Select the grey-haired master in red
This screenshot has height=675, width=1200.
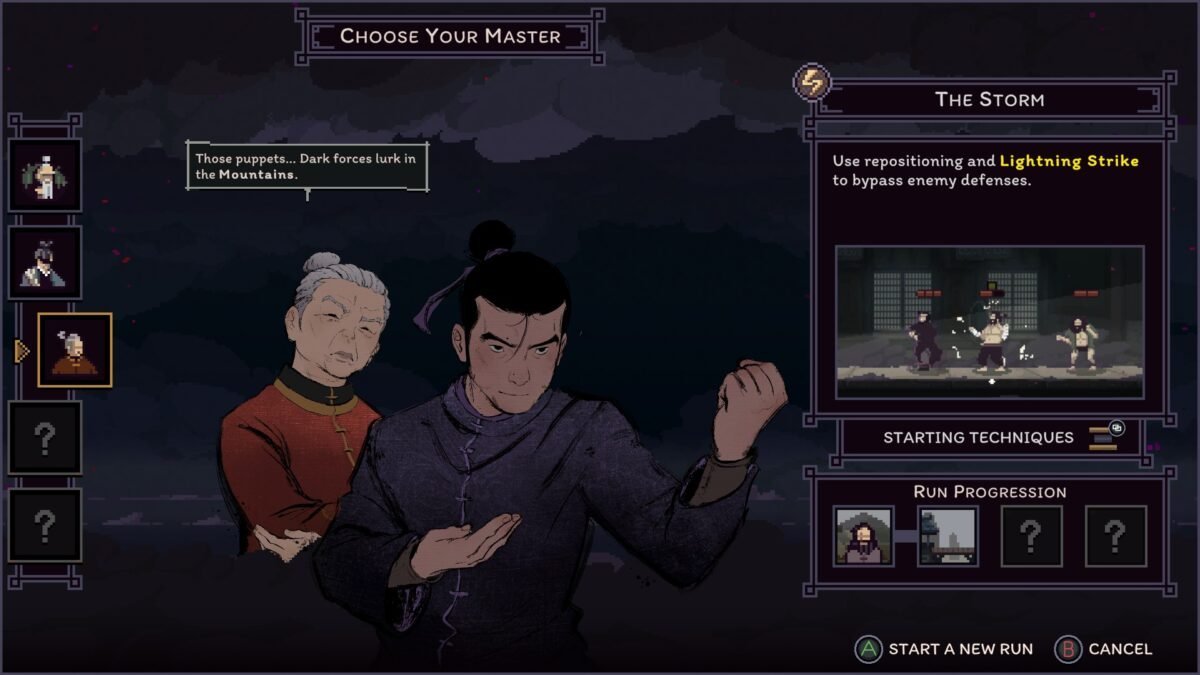coord(75,349)
